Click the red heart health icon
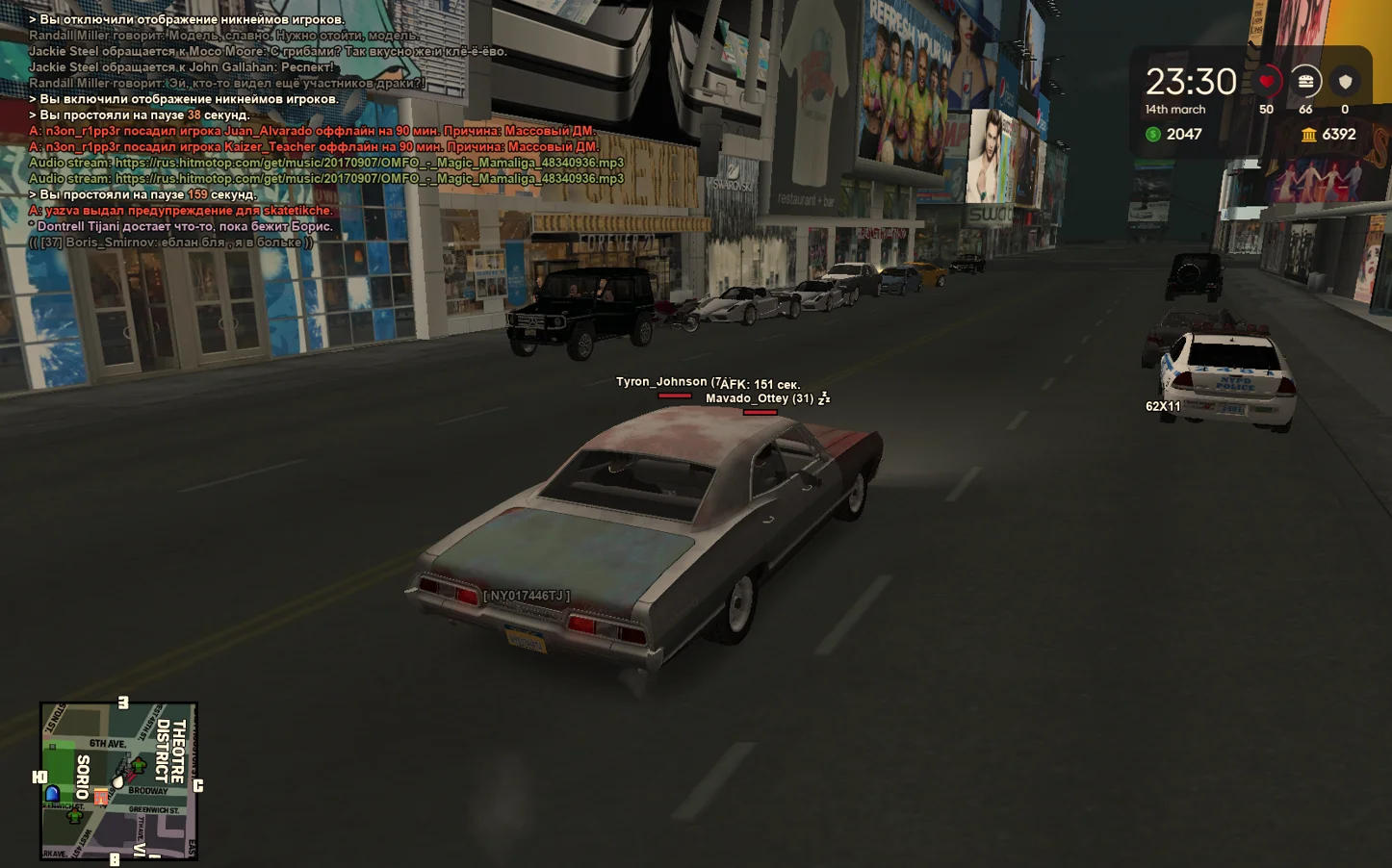 [1268, 83]
